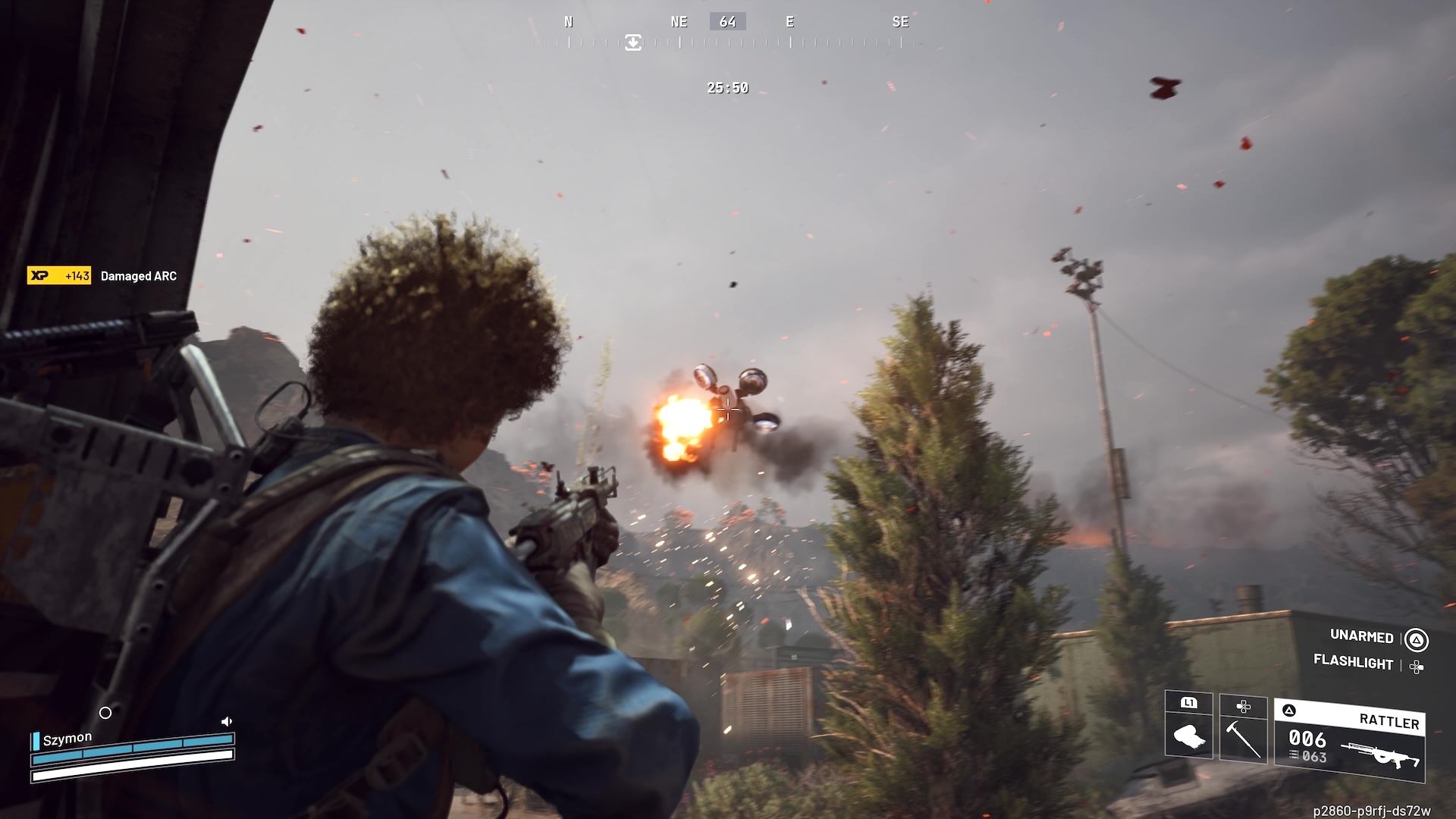Select the pickaxe tool slot

coord(1243,728)
